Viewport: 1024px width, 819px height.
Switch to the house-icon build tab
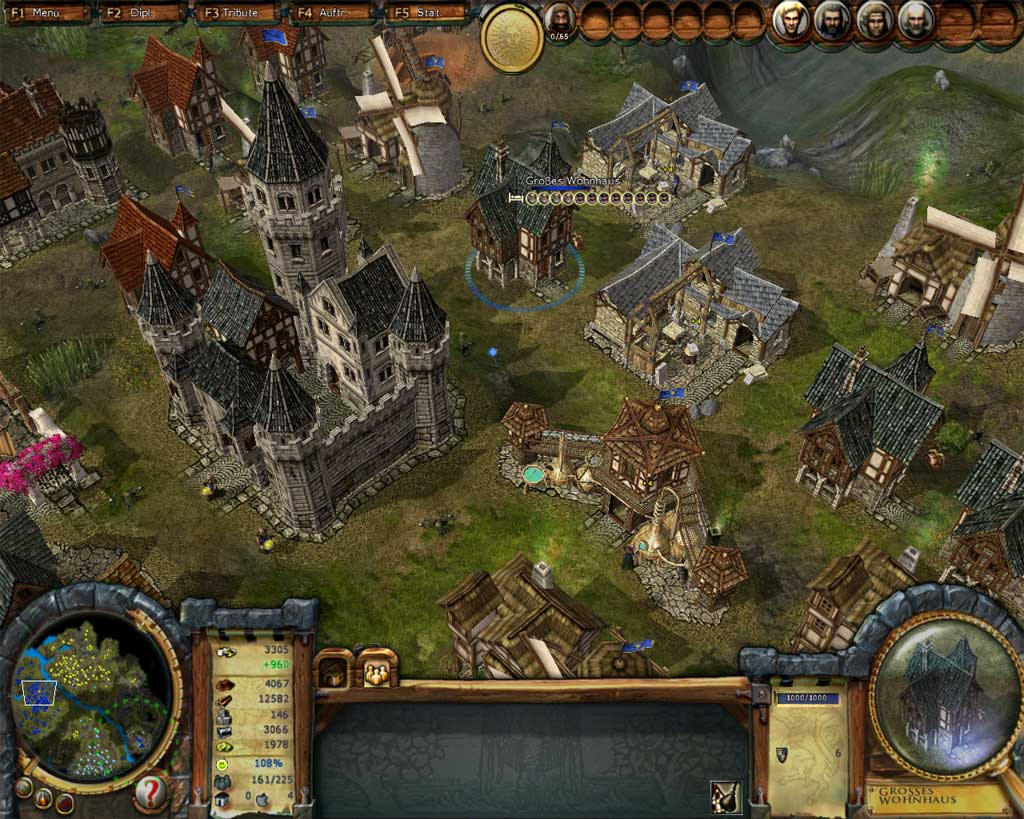click(x=334, y=670)
